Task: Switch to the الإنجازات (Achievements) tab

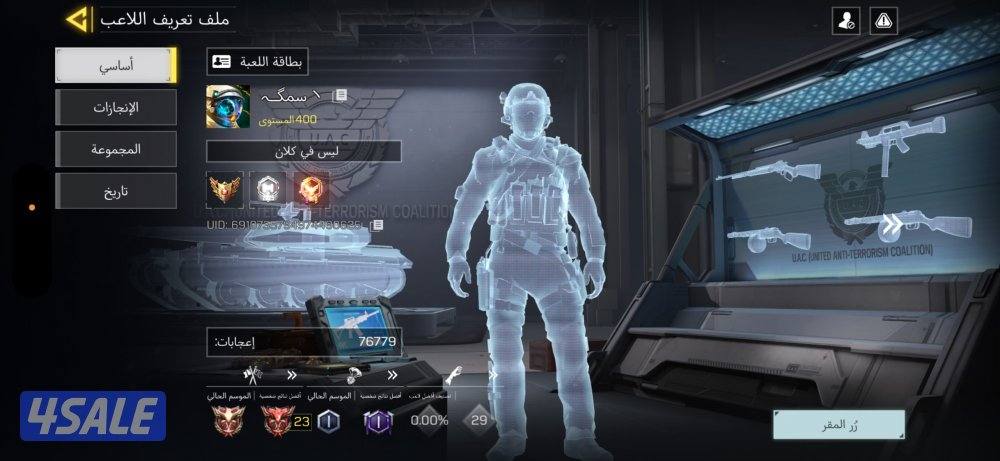Action: [x=116, y=107]
